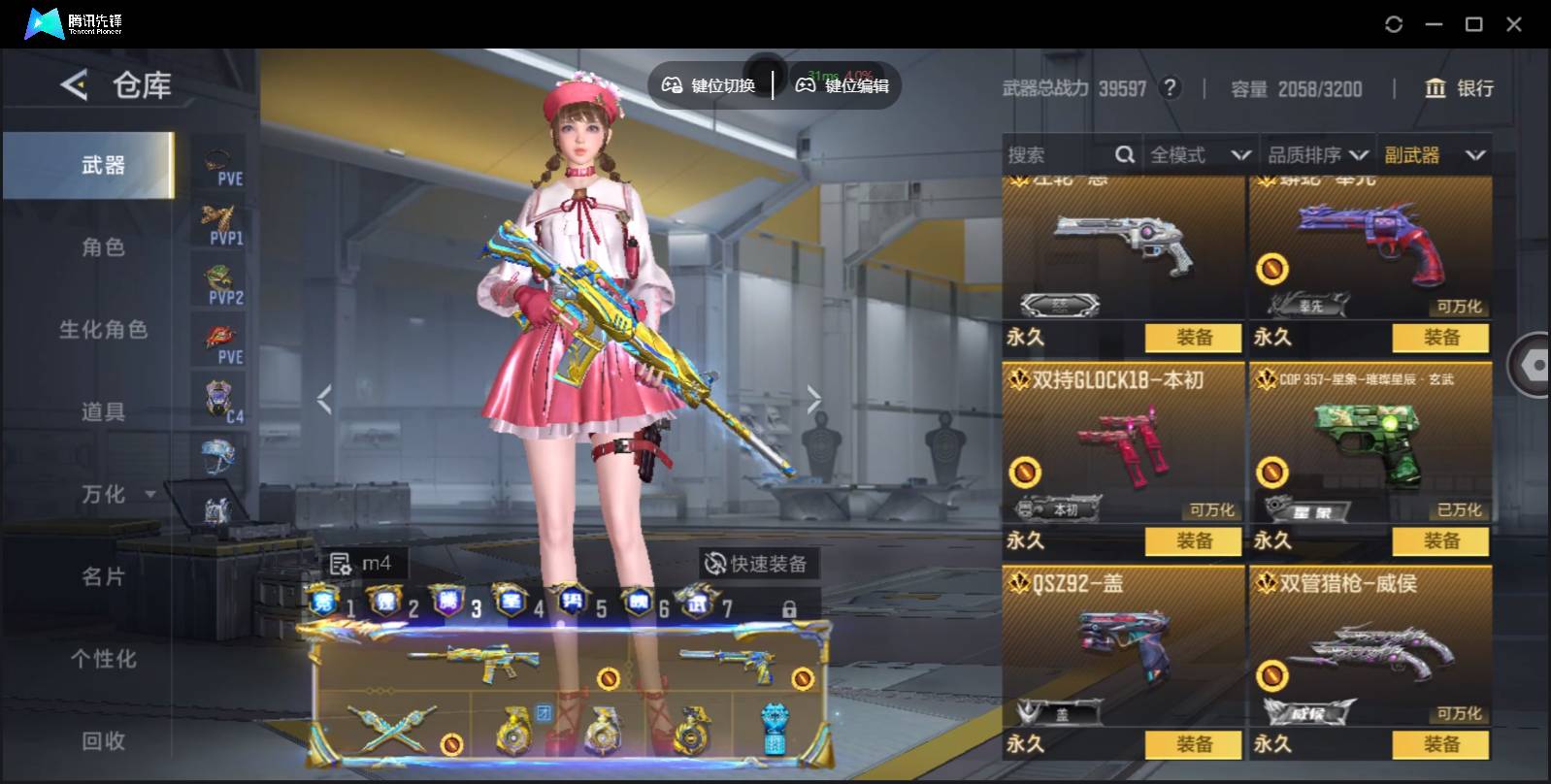The width and height of the screenshot is (1551, 784).
Task: Open the 名片 name card category
Action: (x=103, y=577)
